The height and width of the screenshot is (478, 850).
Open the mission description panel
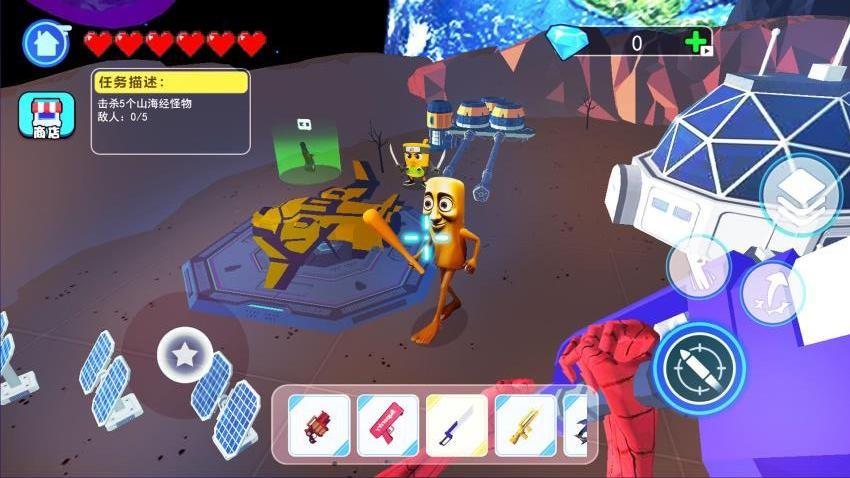tap(171, 111)
